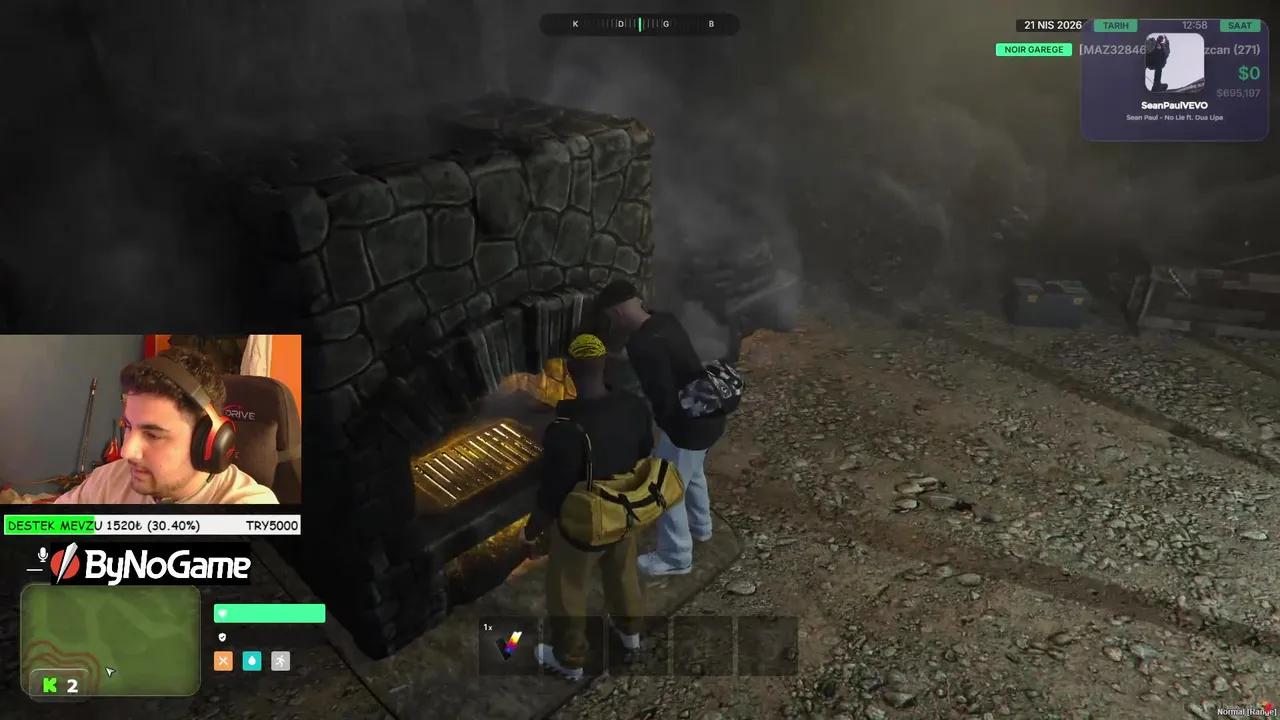Click the minimap in the bottom left
1280x720 pixels.
point(110,640)
